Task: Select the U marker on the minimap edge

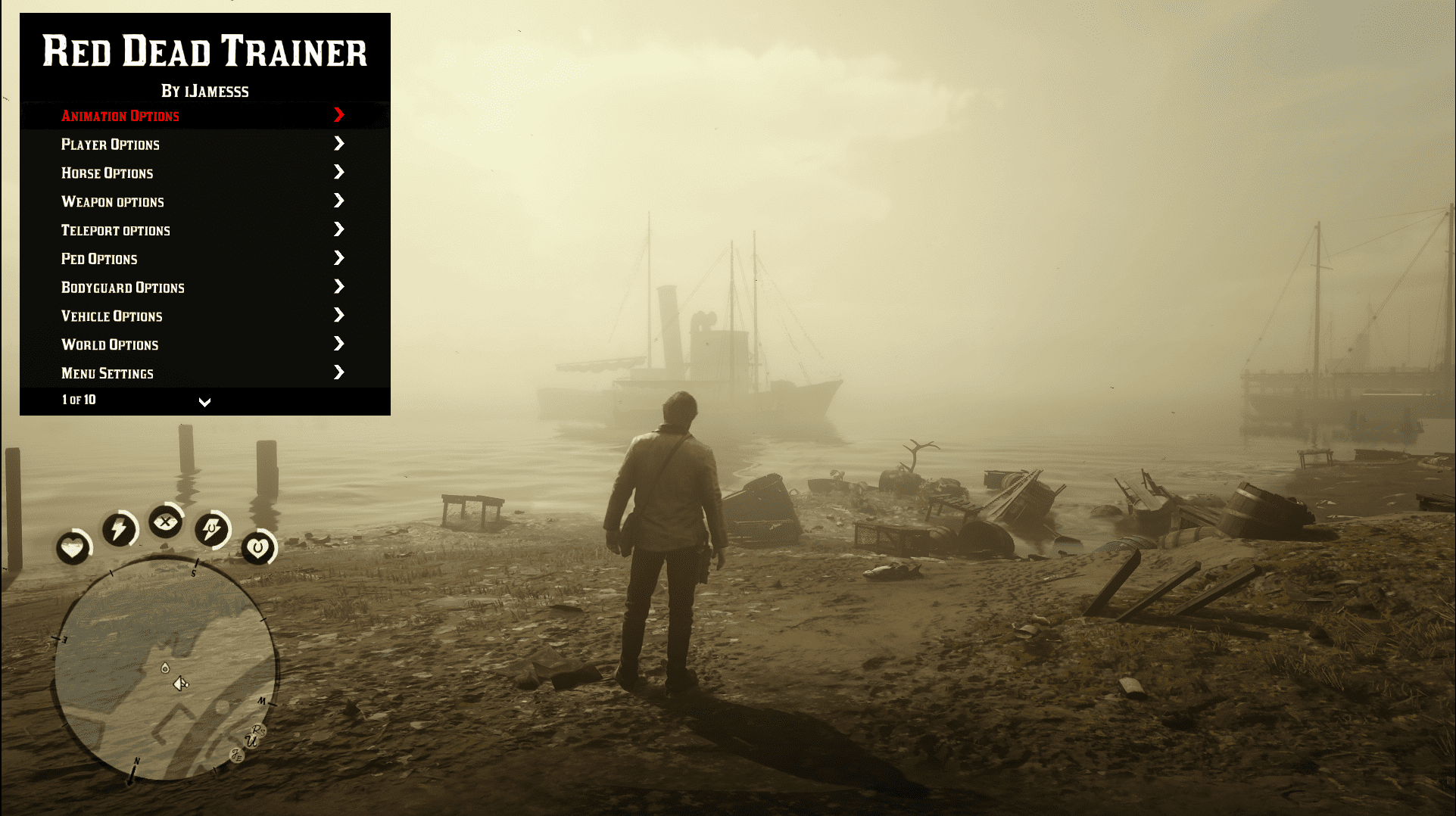Action: (251, 741)
